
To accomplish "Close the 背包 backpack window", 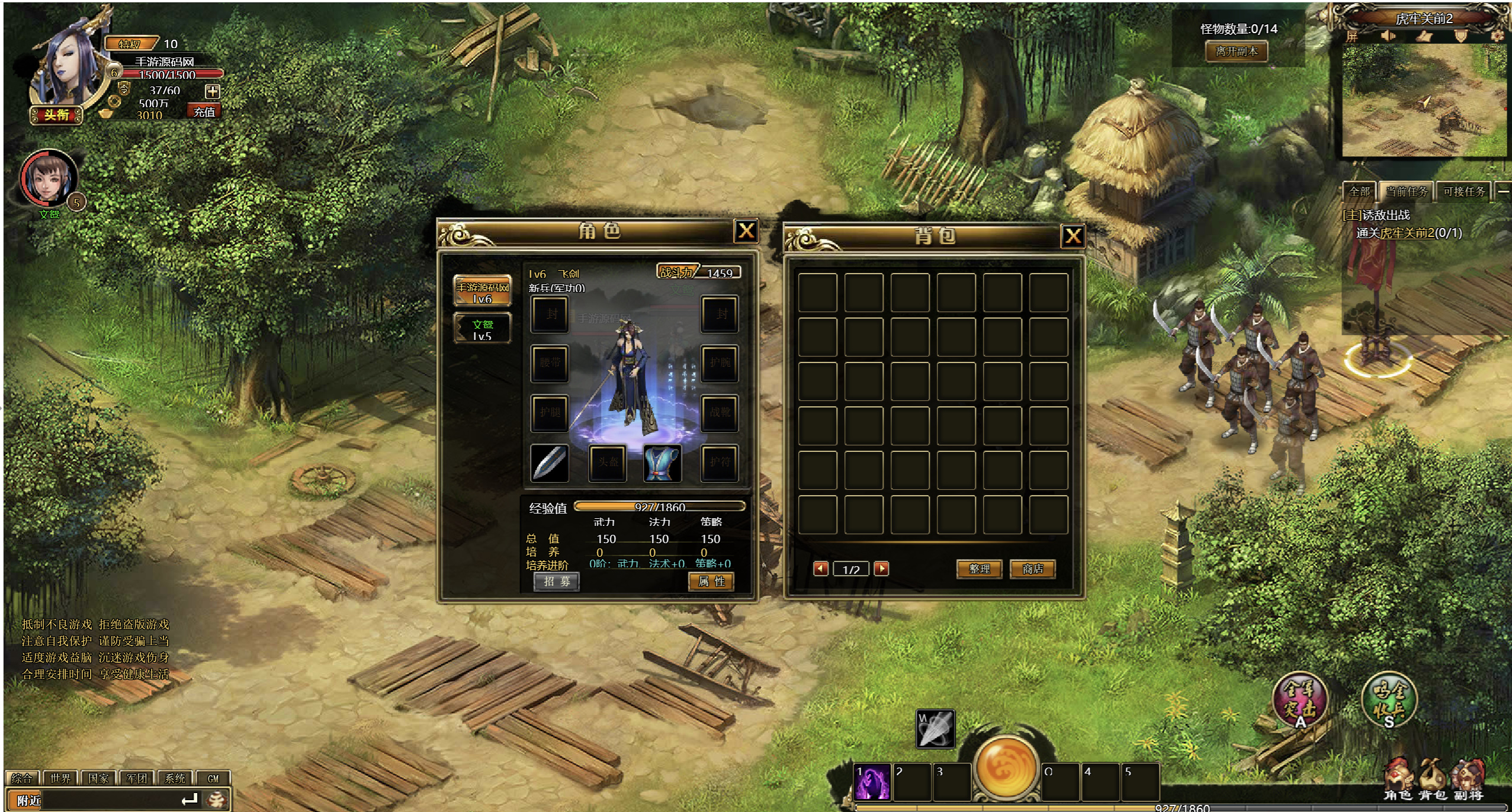I will (x=1073, y=236).
